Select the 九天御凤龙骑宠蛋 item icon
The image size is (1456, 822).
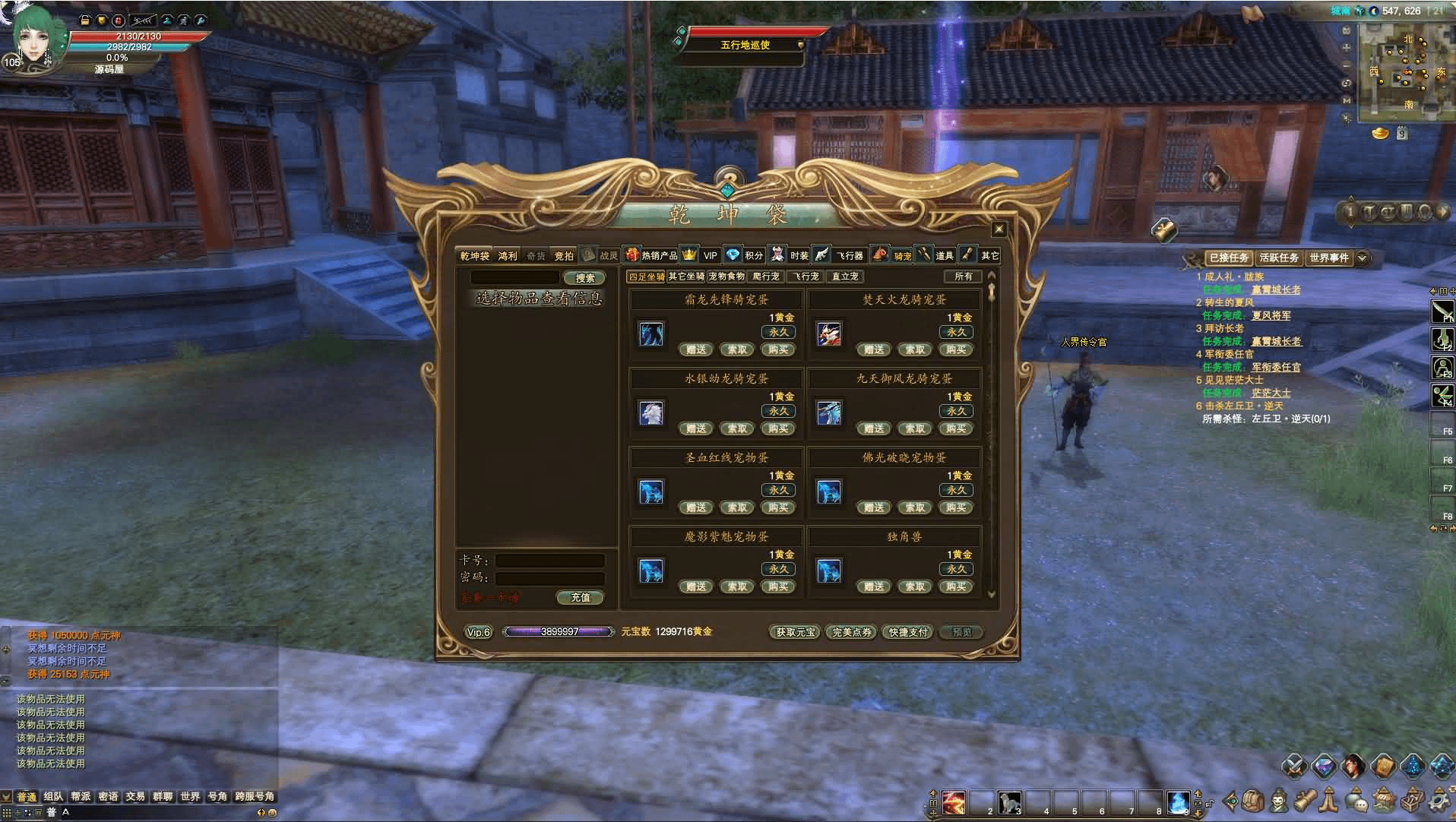pos(828,413)
